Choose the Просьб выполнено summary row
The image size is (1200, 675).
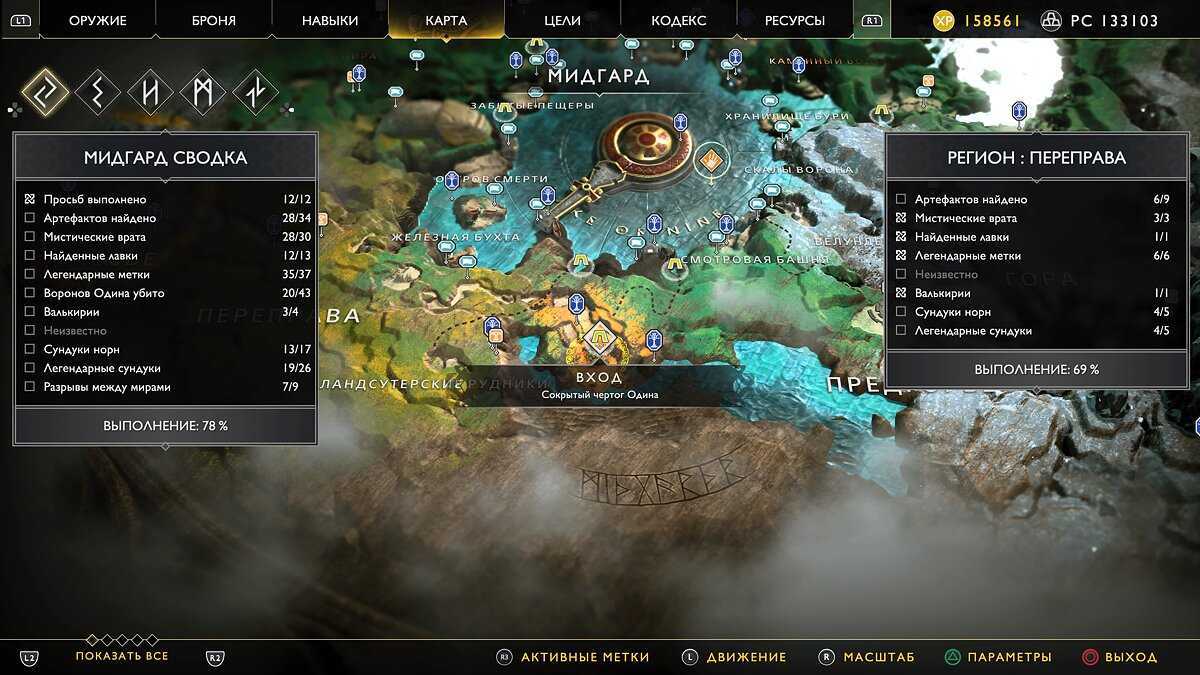[165, 199]
